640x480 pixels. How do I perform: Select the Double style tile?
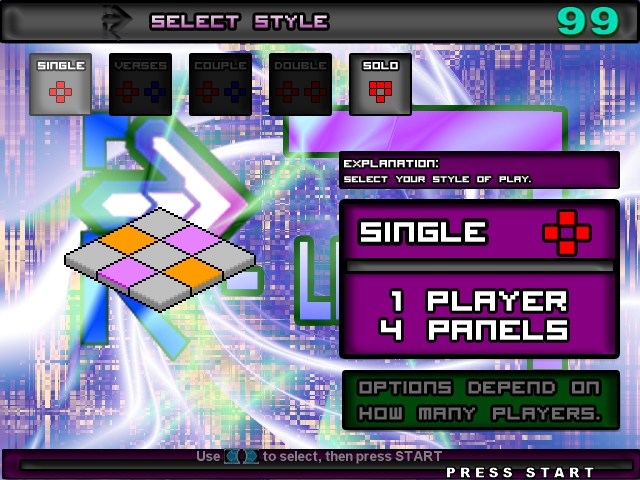click(300, 84)
